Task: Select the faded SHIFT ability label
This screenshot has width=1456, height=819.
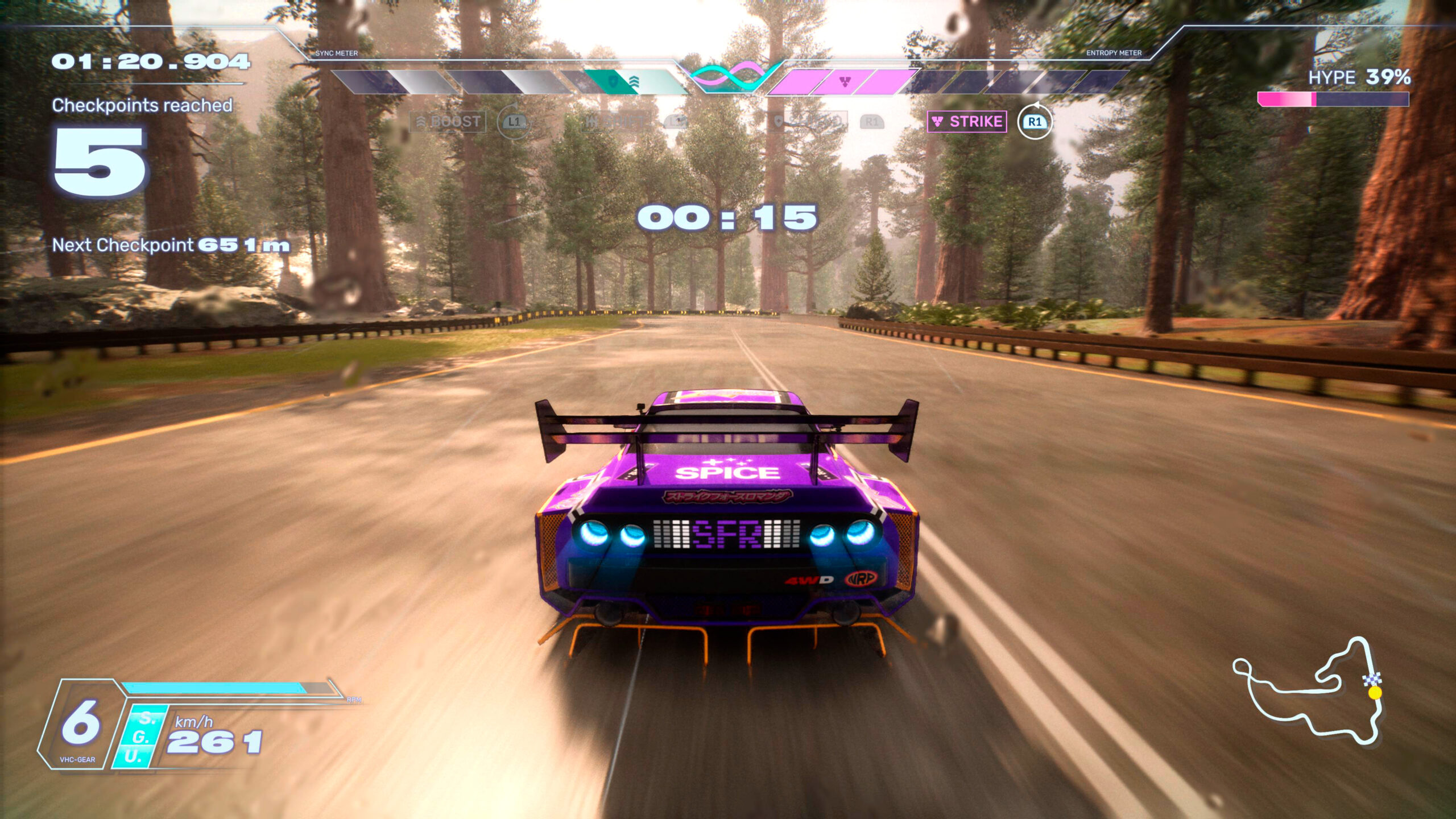Action: (616, 122)
